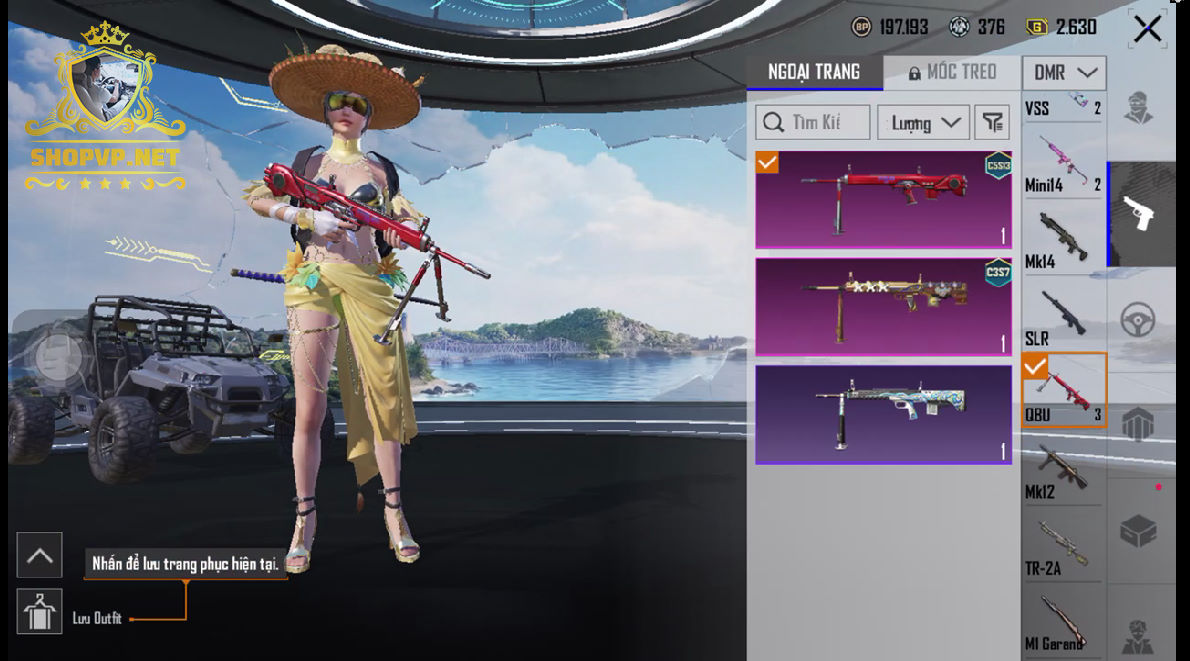The image size is (1190, 661).
Task: Select Mini14 in the weapon list
Action: [1062, 164]
